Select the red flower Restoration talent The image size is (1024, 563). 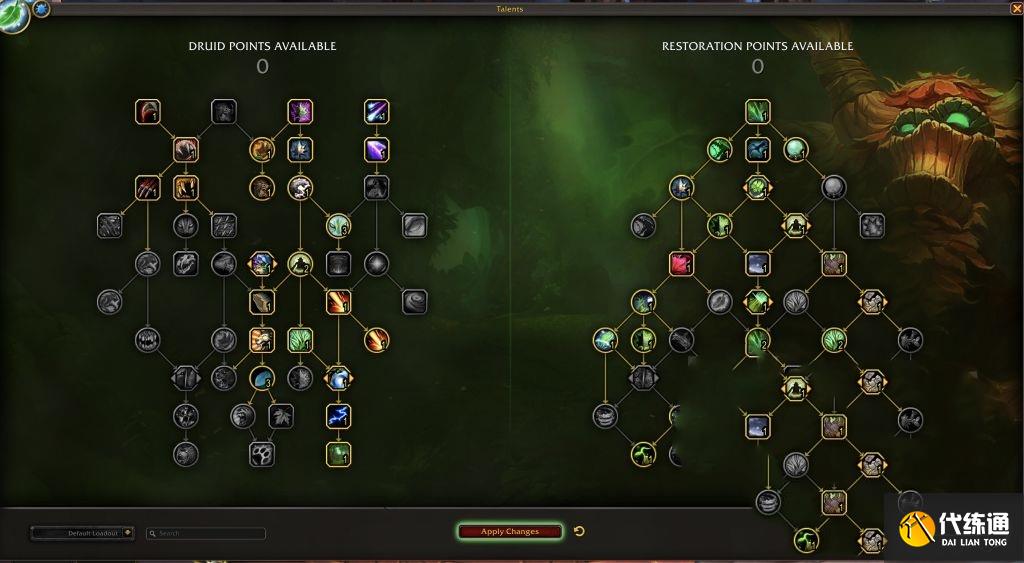[x=681, y=264]
